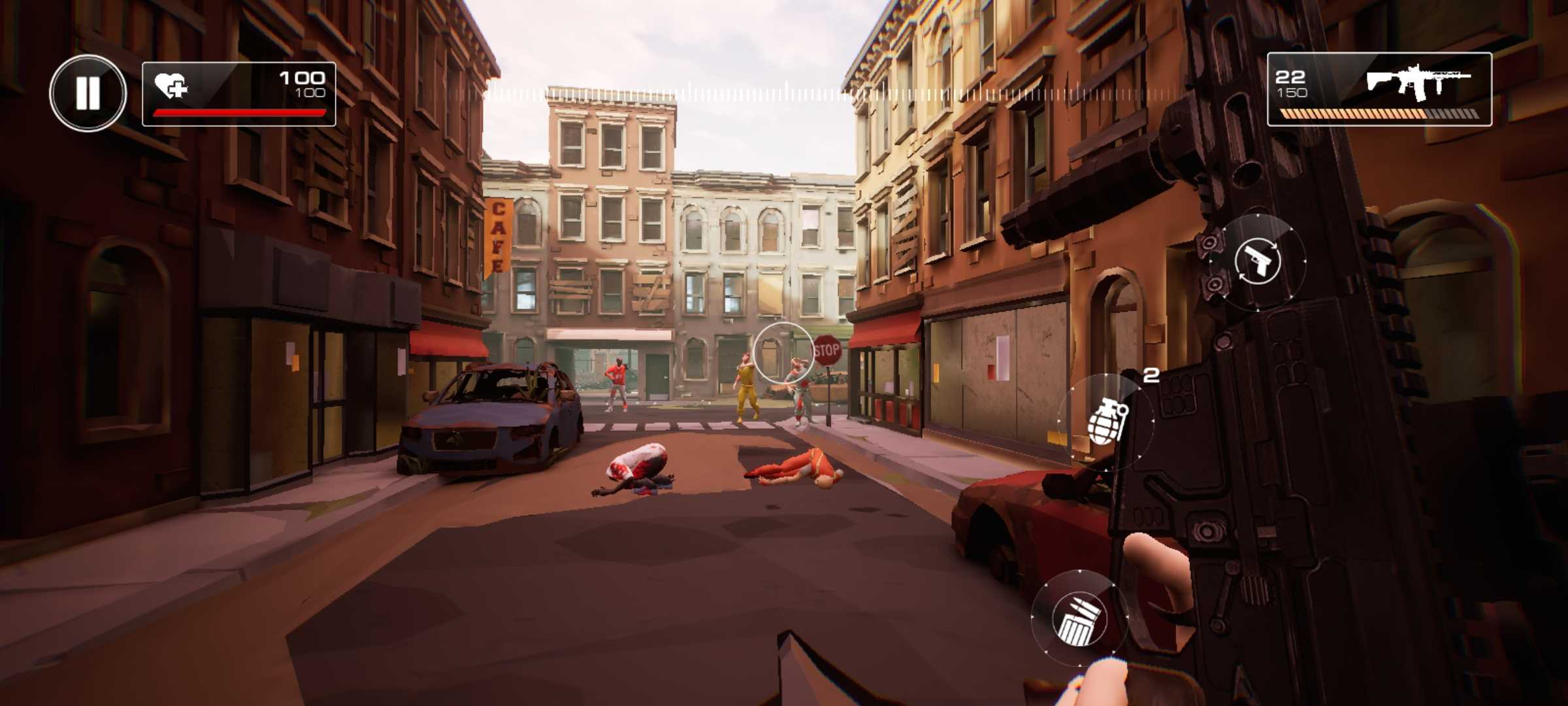
Task: Tap the assault rifle weapon panel
Action: click(1379, 90)
